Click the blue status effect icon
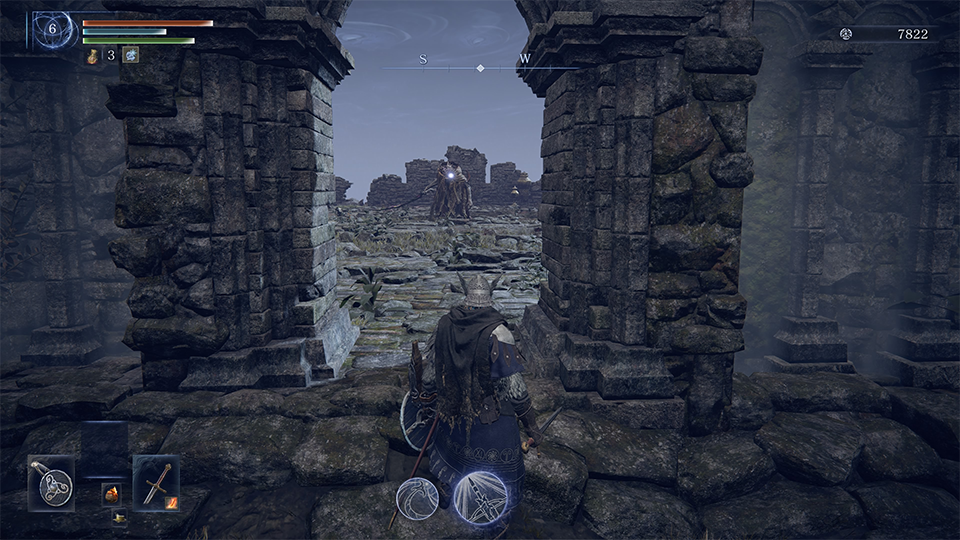The width and height of the screenshot is (960, 540). click(130, 56)
